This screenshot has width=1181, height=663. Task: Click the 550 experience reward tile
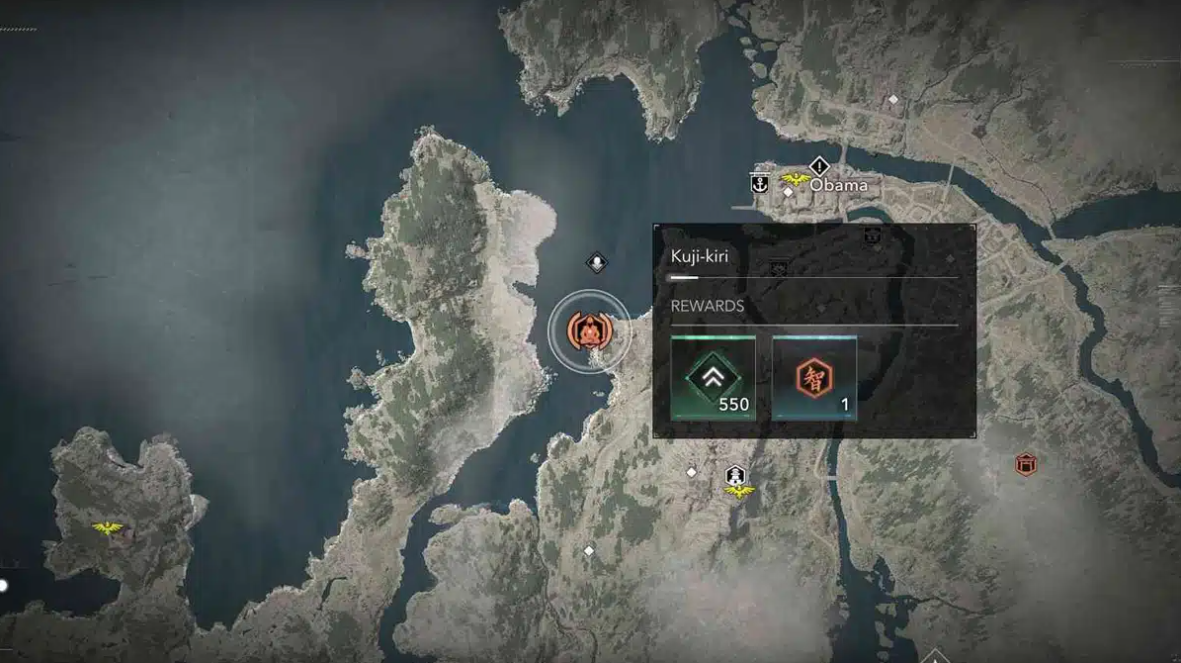point(713,378)
